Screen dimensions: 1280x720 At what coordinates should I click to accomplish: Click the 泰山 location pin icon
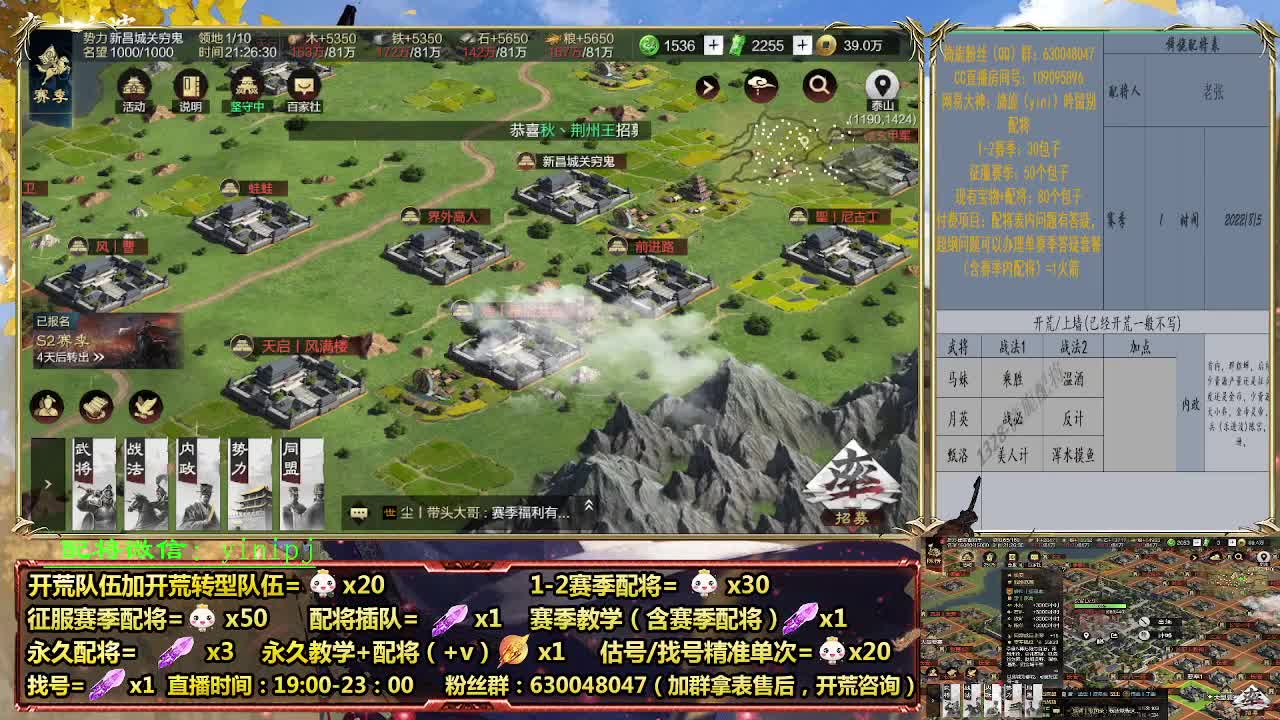click(882, 83)
